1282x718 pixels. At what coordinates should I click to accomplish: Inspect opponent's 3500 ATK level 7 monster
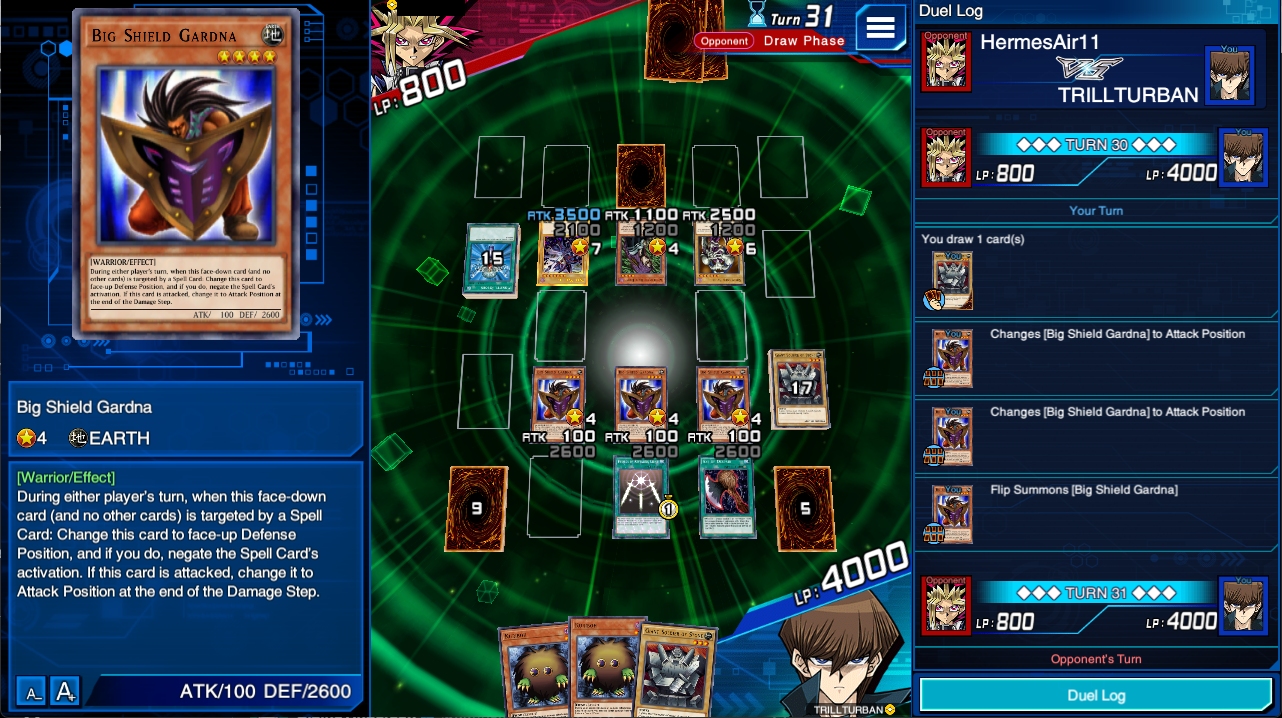pyautogui.click(x=561, y=254)
